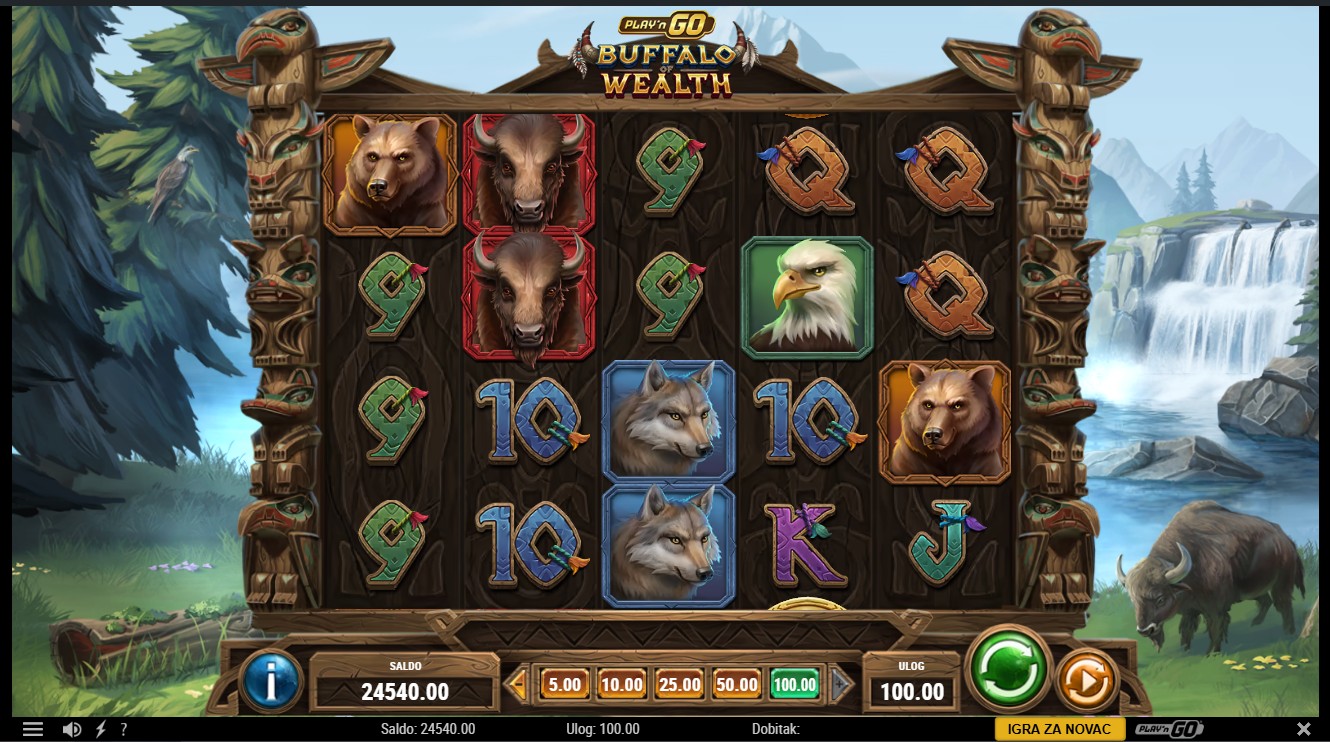Increase bet with the right arrow
The image size is (1330, 742).
tap(842, 685)
